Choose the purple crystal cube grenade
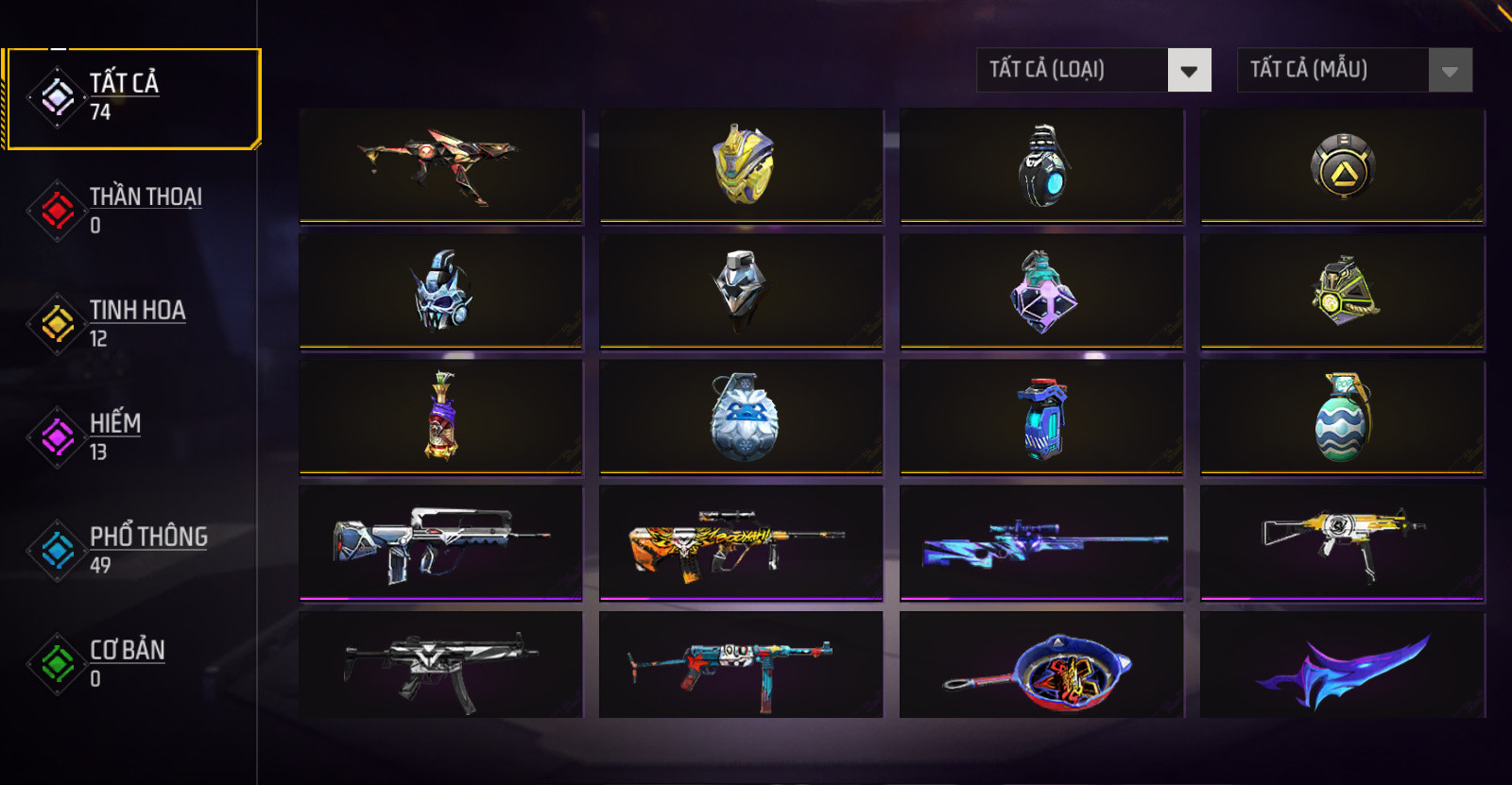 click(1041, 291)
